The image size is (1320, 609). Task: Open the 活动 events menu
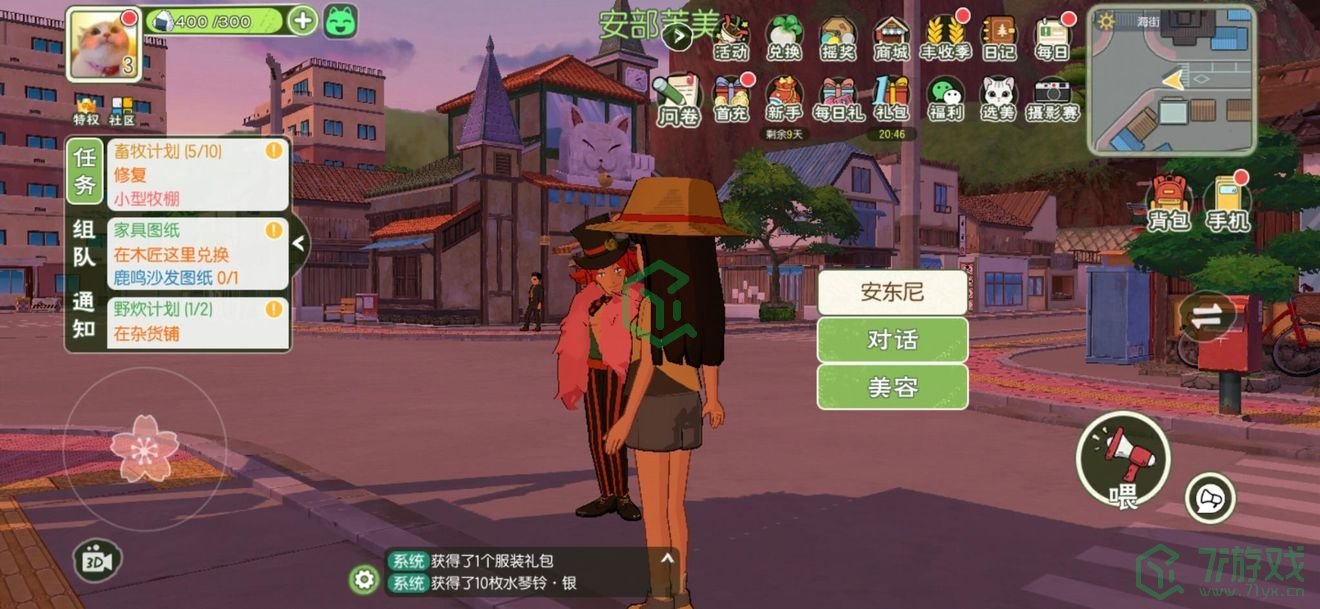point(732,38)
